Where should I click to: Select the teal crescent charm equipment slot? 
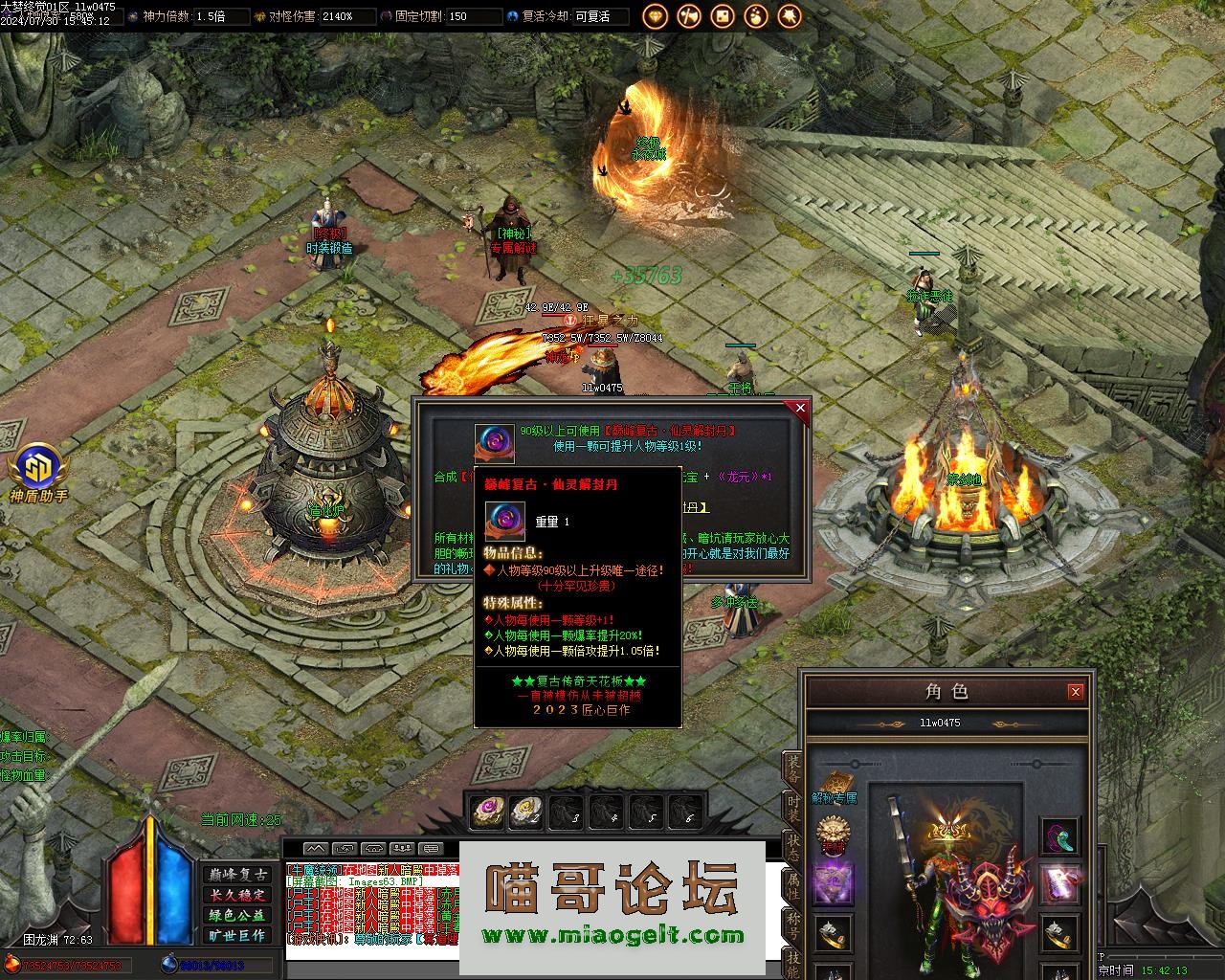[1059, 836]
